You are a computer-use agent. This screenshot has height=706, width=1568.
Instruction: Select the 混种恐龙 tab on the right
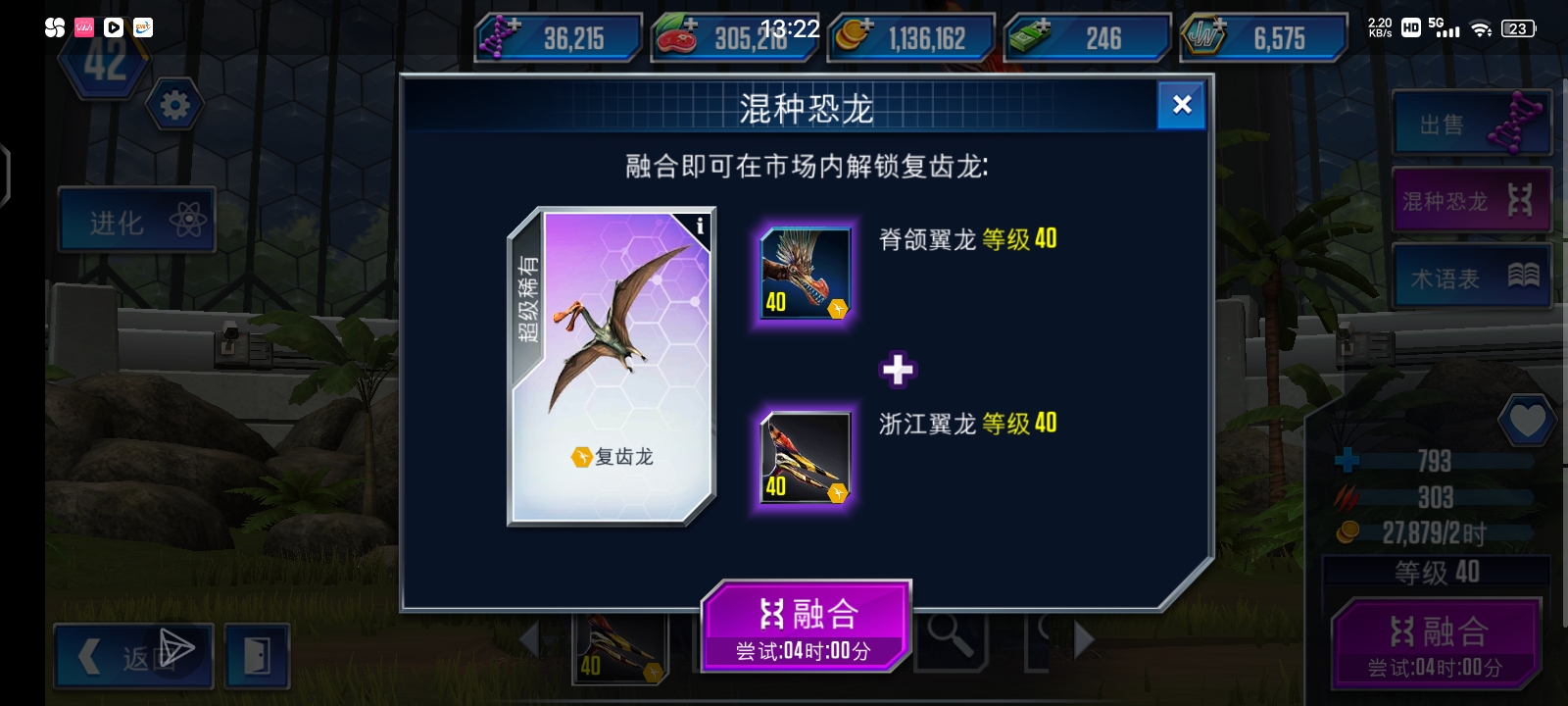1470,200
